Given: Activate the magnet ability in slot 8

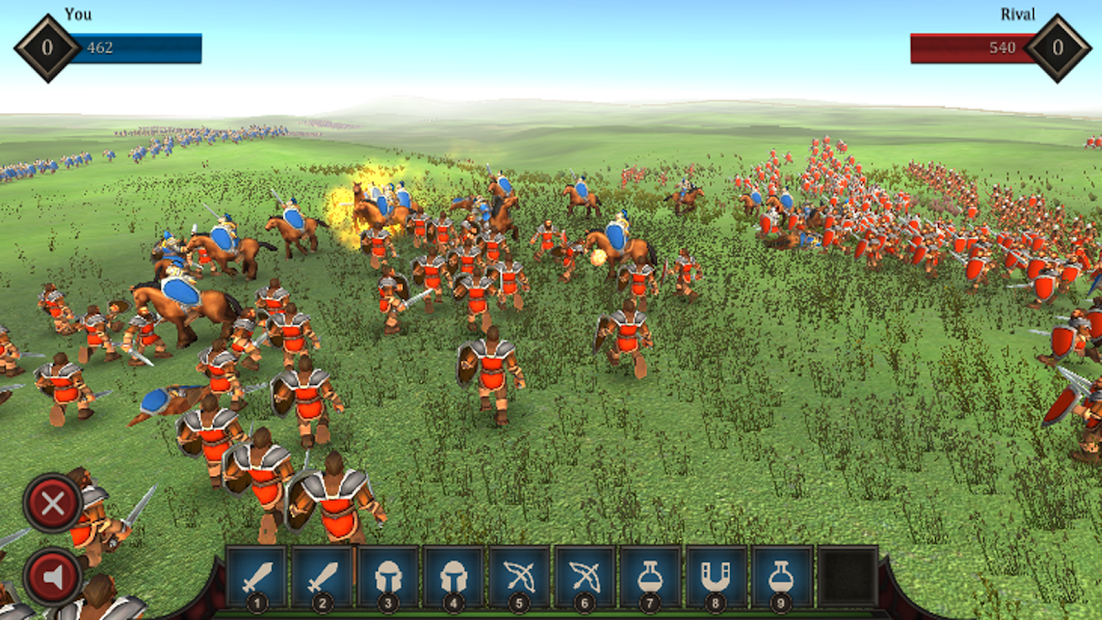Looking at the screenshot, I should [715, 577].
